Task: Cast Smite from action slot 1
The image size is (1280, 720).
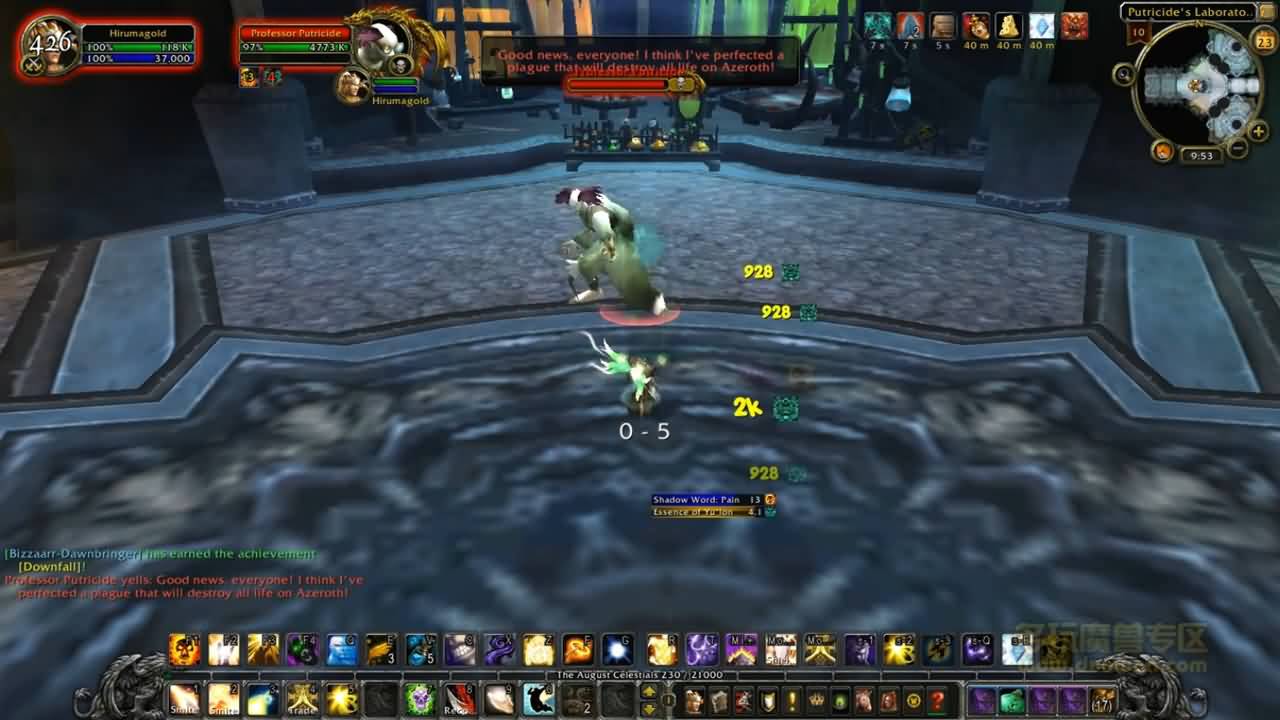Action: pos(184,699)
